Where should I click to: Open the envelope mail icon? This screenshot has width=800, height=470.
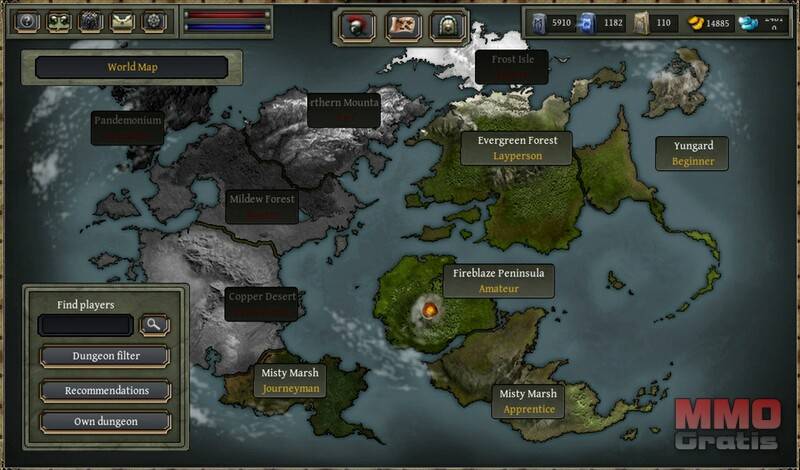[123, 21]
